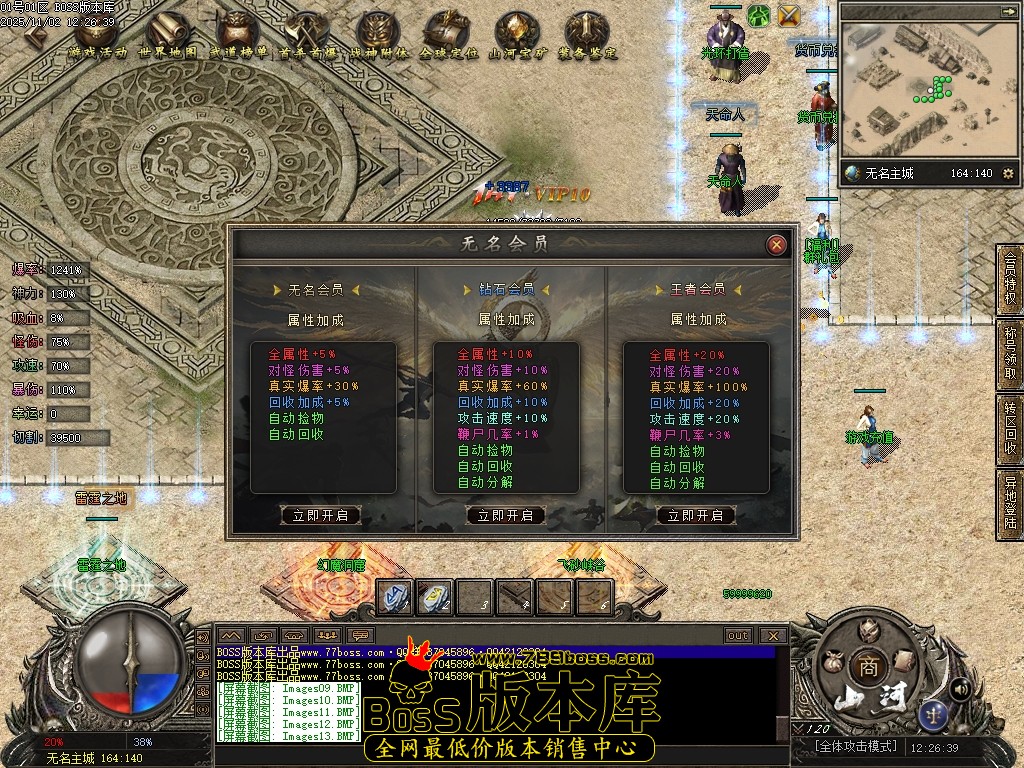Open 称号领取 title claim tab

[x=1010, y=353]
